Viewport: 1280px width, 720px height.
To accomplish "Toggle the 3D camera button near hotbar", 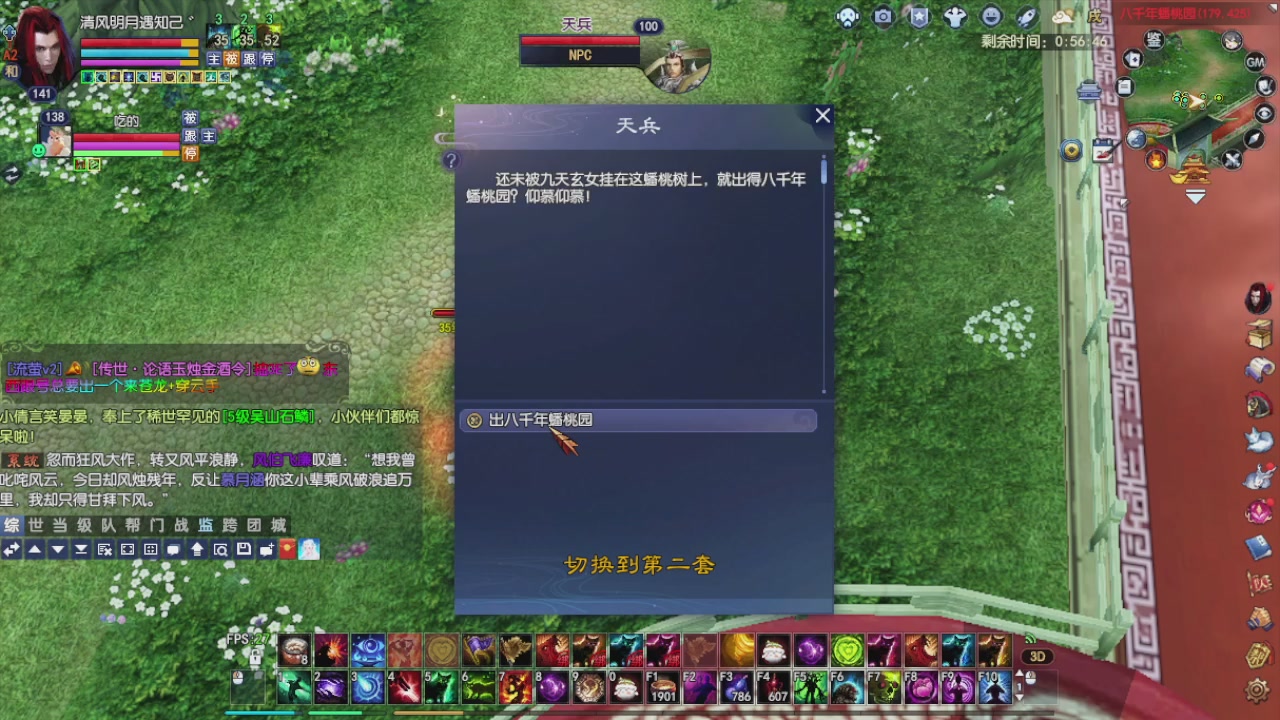I will 1037,656.
